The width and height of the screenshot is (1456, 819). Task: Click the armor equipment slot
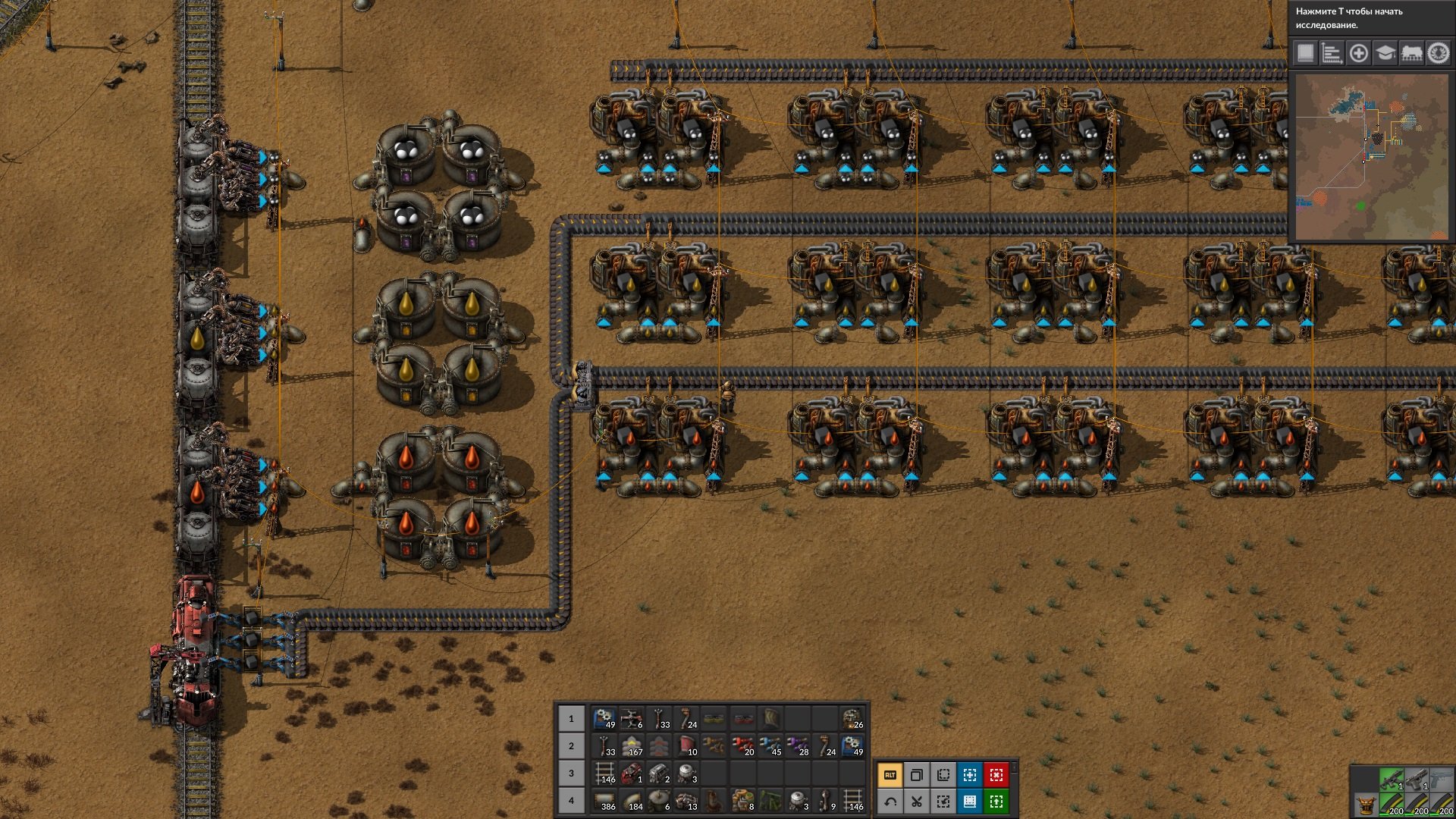point(1365,805)
